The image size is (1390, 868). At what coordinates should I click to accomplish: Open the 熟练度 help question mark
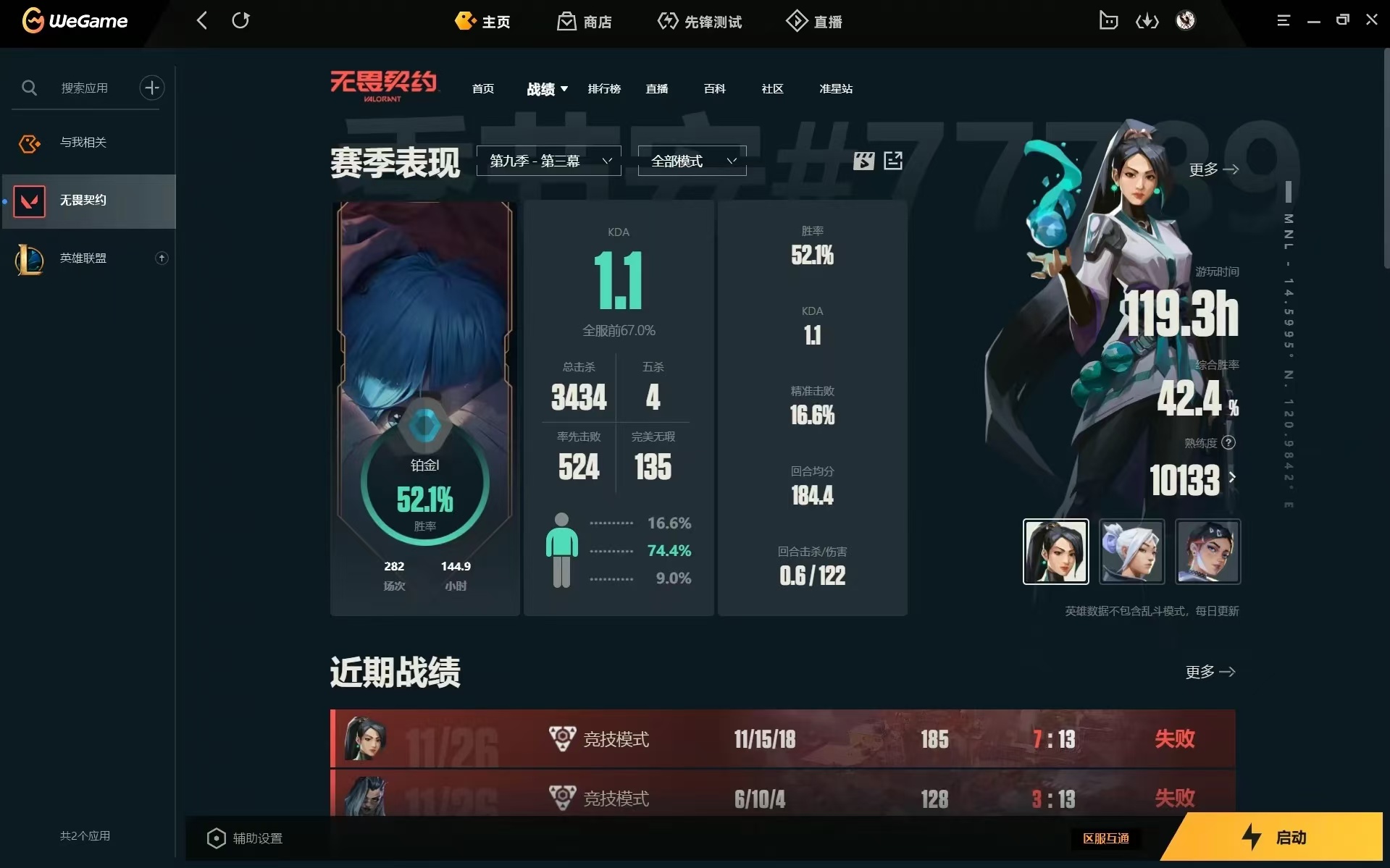pyautogui.click(x=1229, y=442)
